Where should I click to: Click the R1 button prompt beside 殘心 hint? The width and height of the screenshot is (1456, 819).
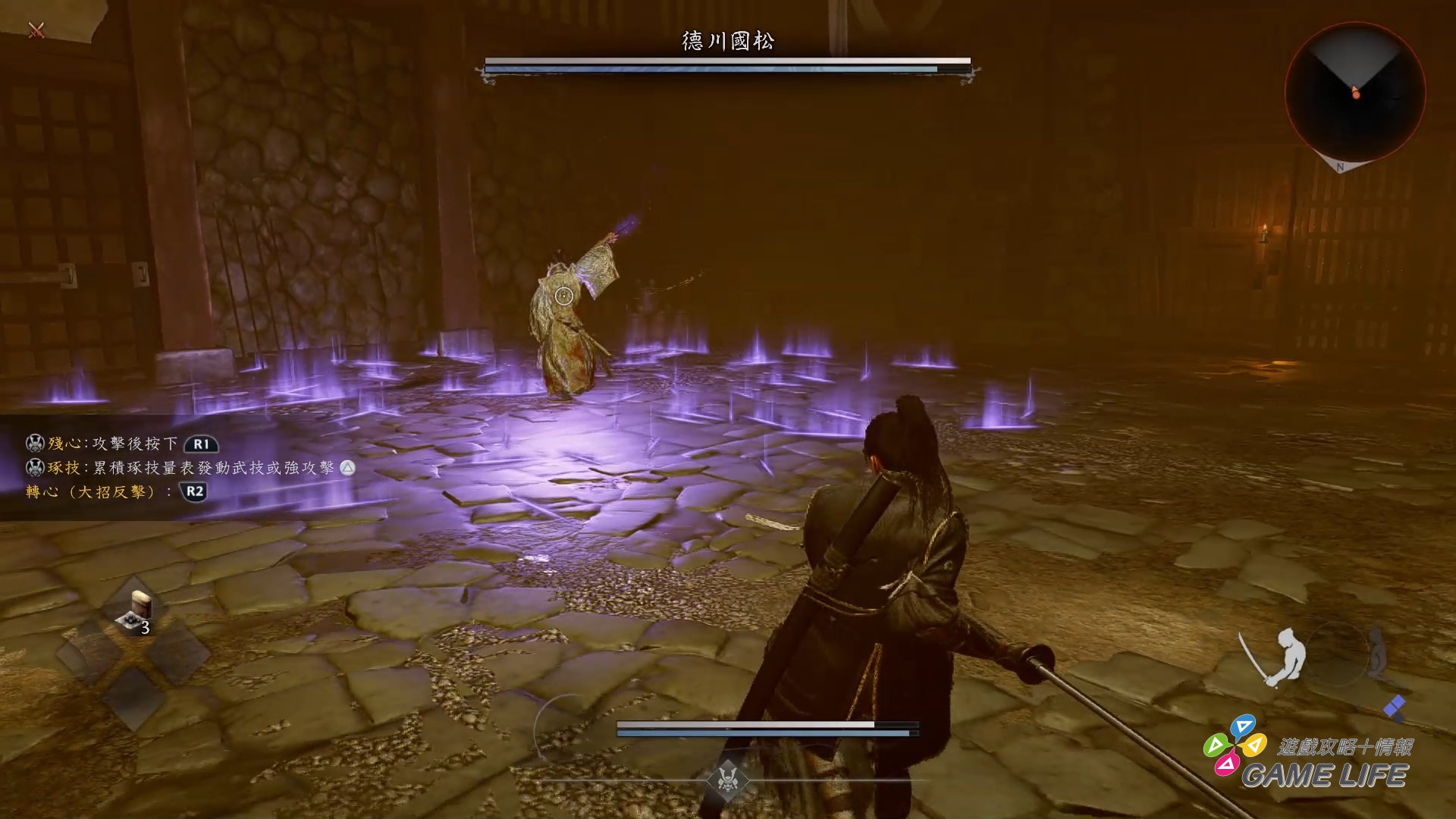click(x=201, y=445)
